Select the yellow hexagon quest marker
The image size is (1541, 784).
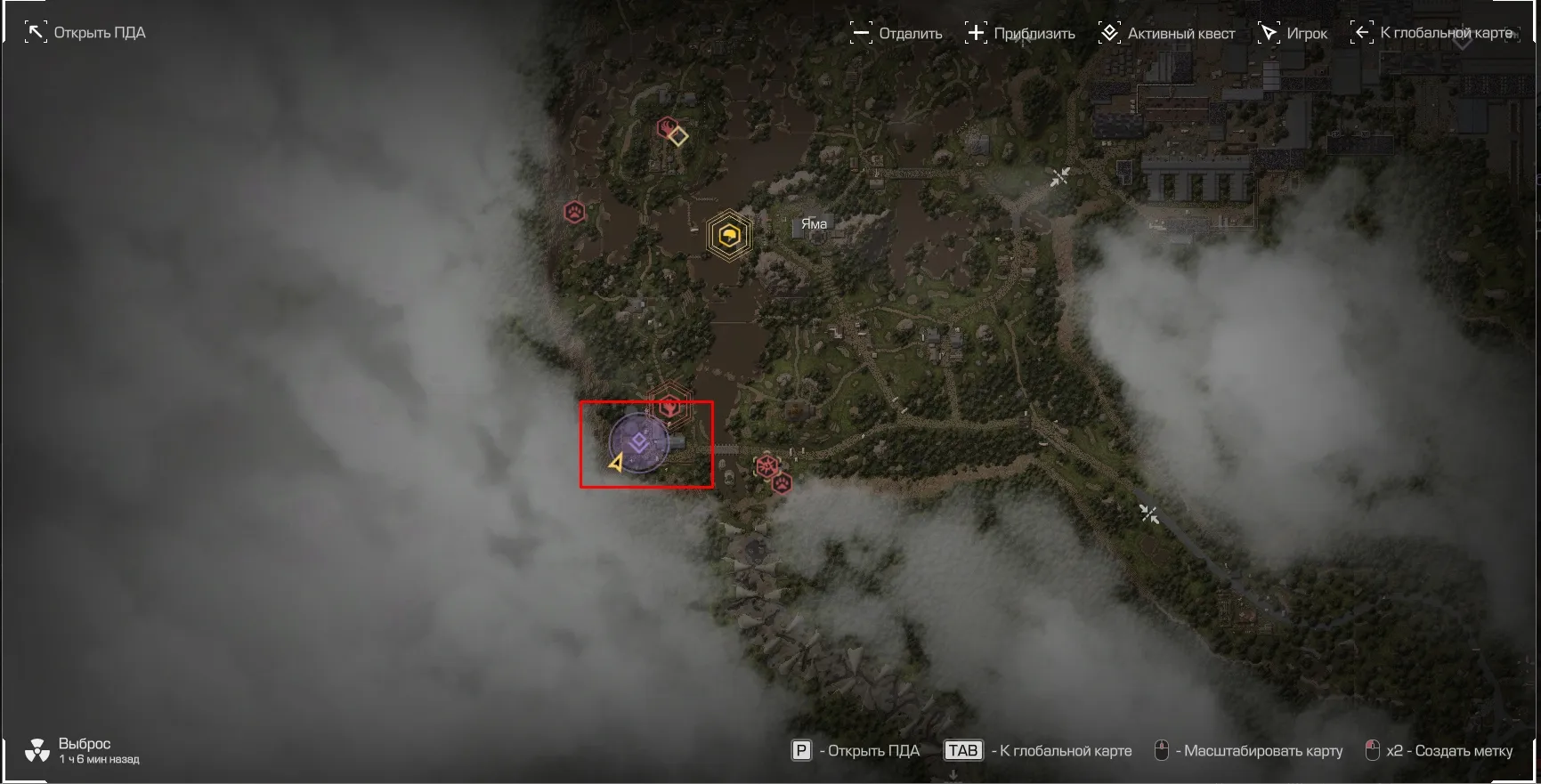(x=729, y=236)
